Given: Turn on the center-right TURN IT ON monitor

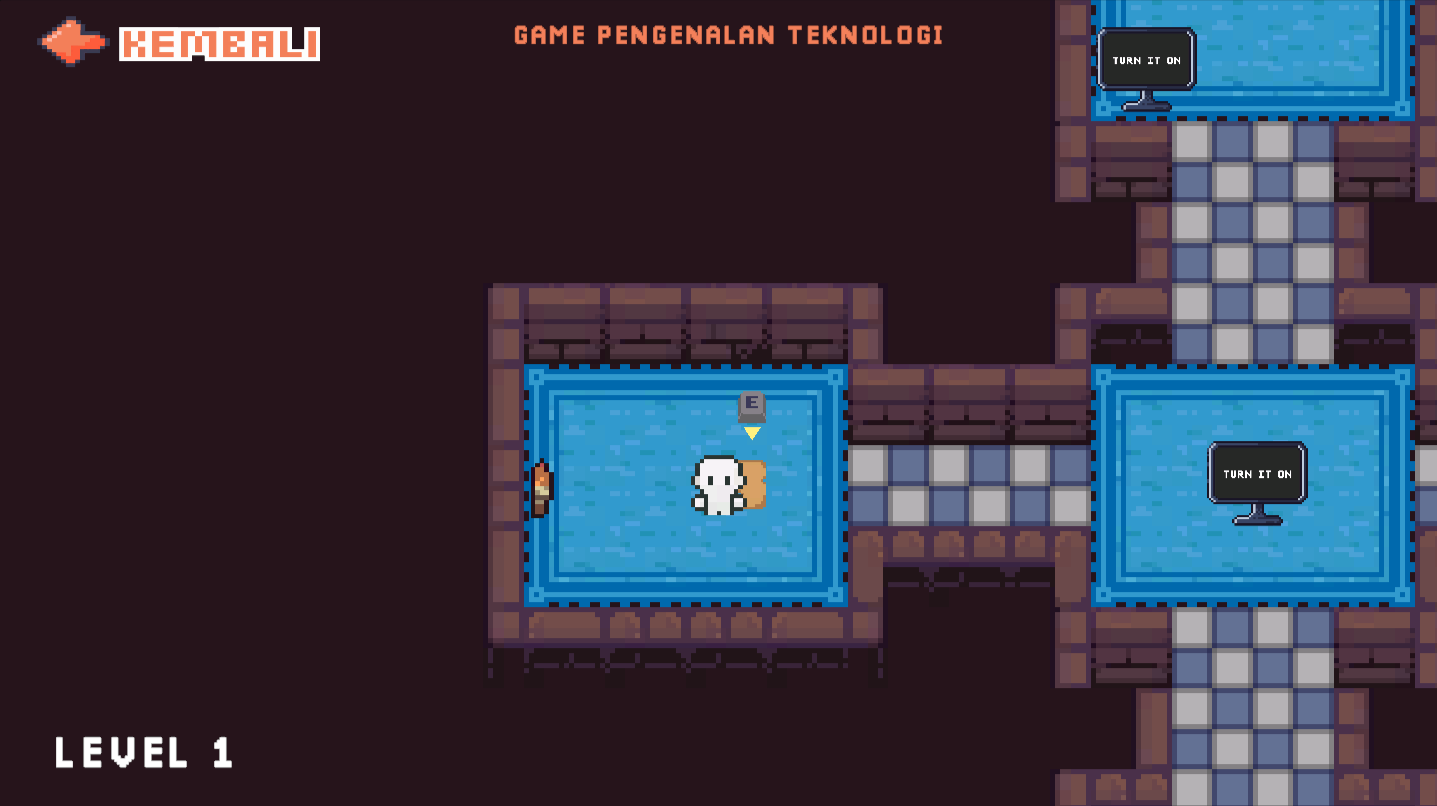Looking at the screenshot, I should click(x=1256, y=474).
